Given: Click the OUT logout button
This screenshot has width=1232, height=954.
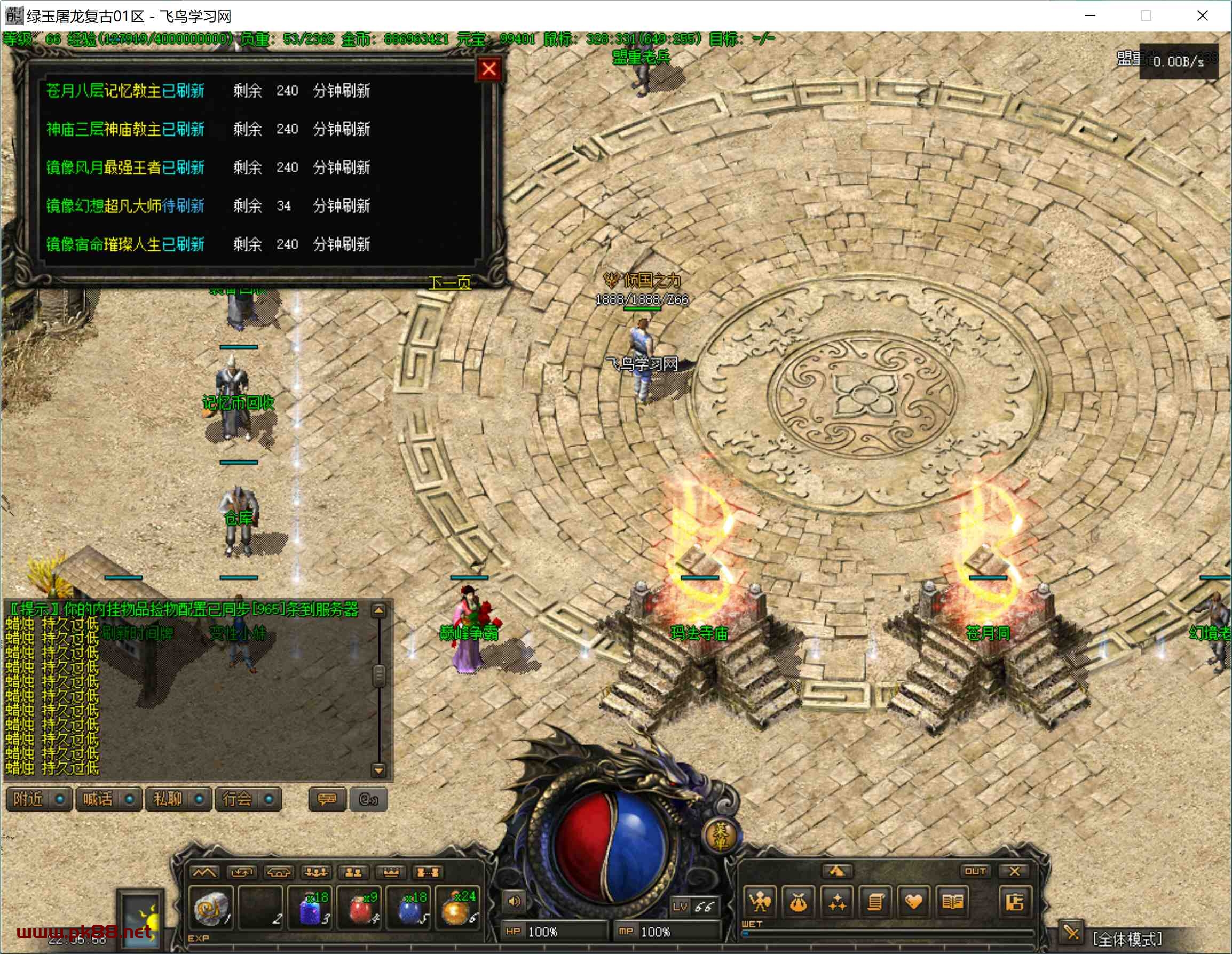Looking at the screenshot, I should pos(975,871).
